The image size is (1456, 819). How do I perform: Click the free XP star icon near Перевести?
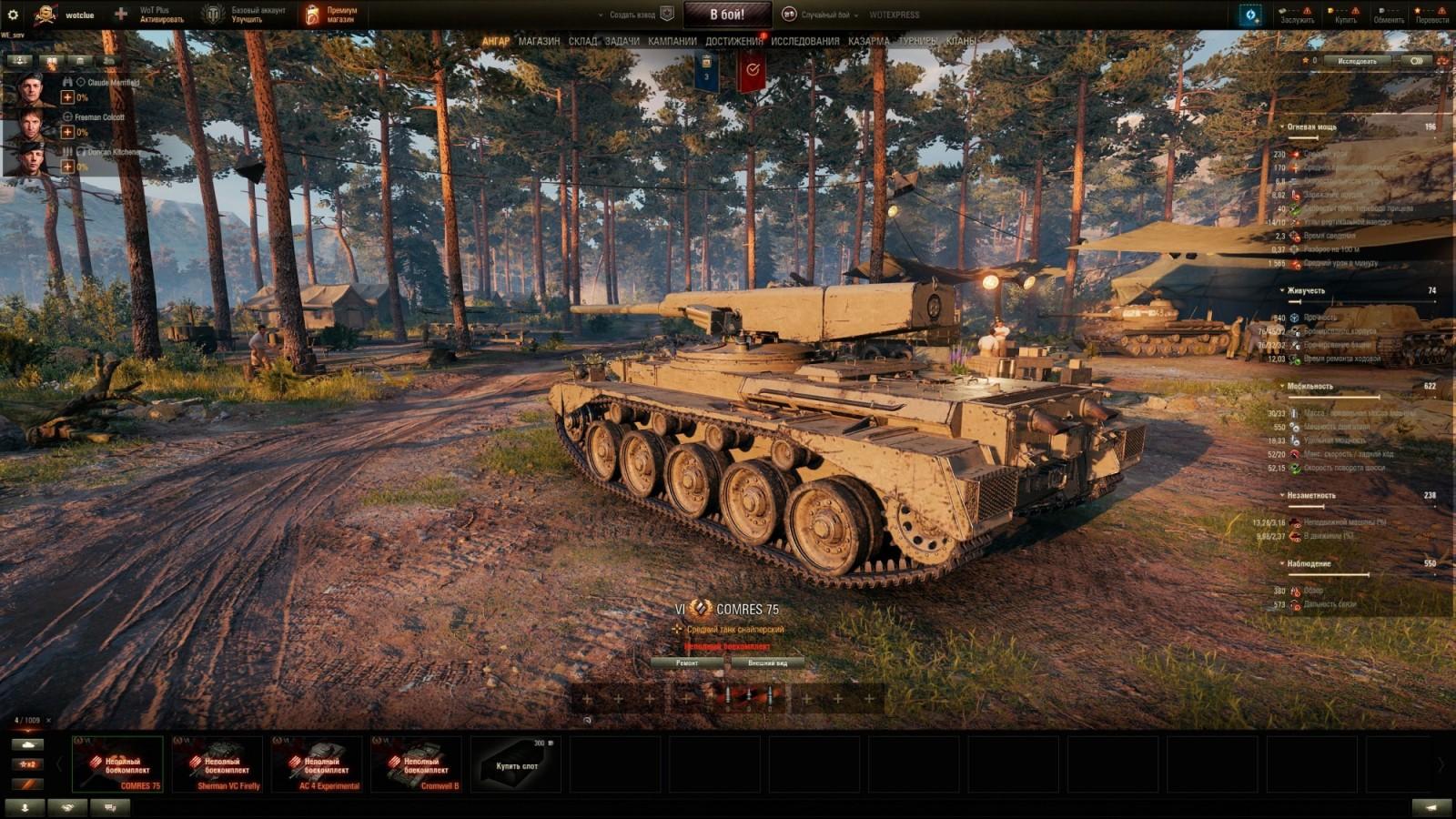[x=1417, y=11]
